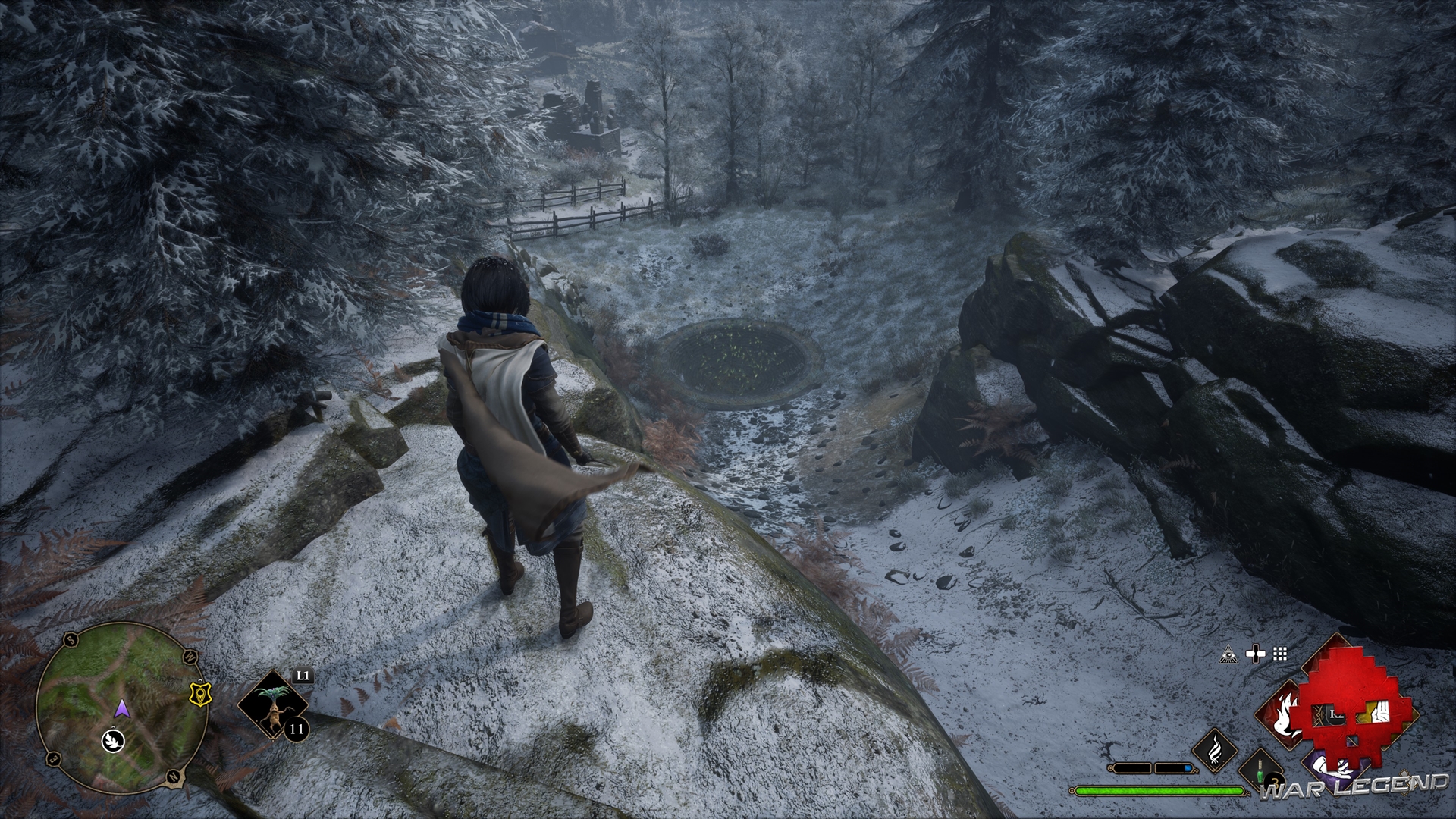Open the circular minimap
The image size is (1456, 819).
121,705
